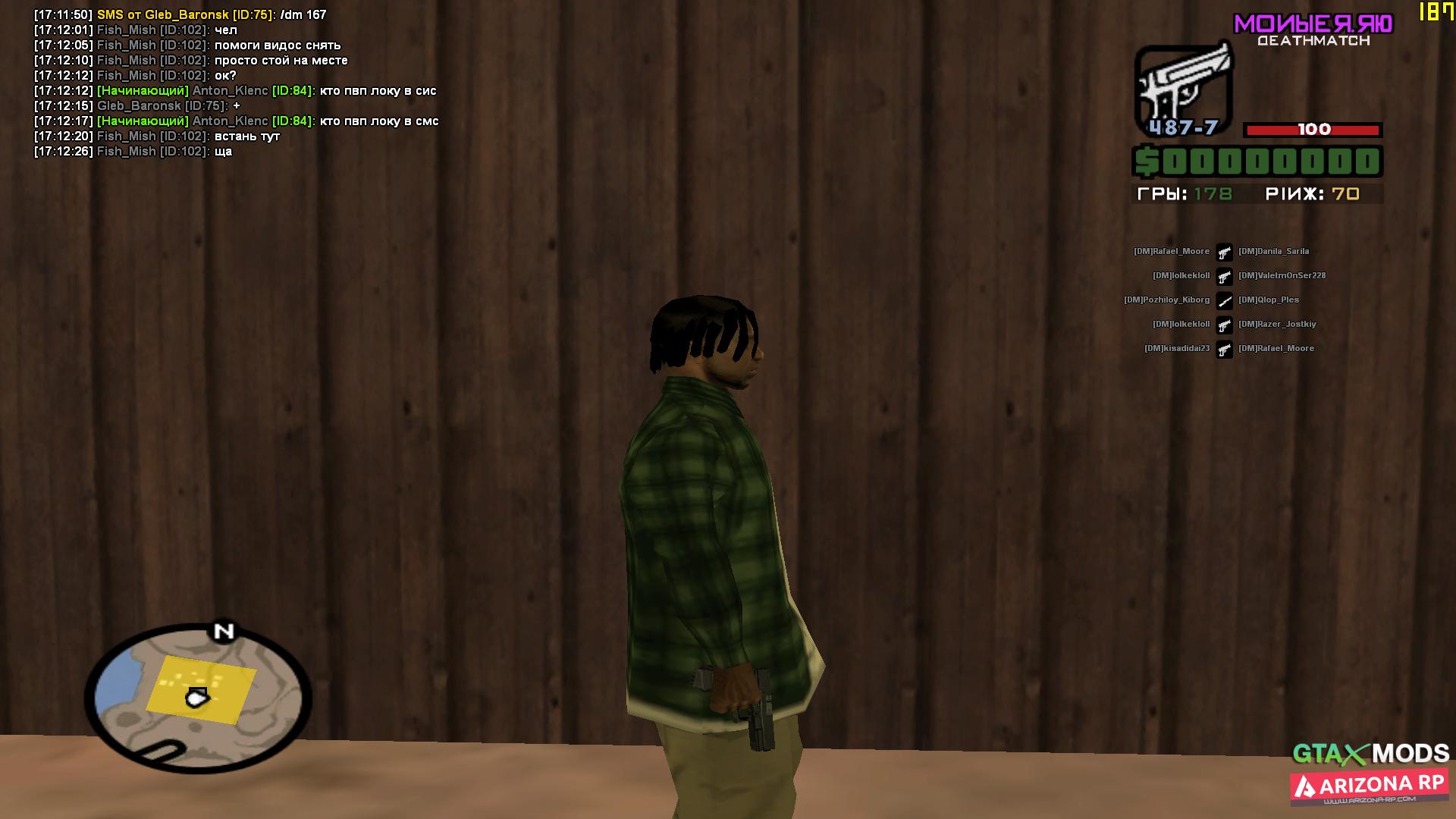This screenshot has height=819, width=1456.
Task: Pick Razer_Jostkiy in the kill feed
Action: 1277,325
